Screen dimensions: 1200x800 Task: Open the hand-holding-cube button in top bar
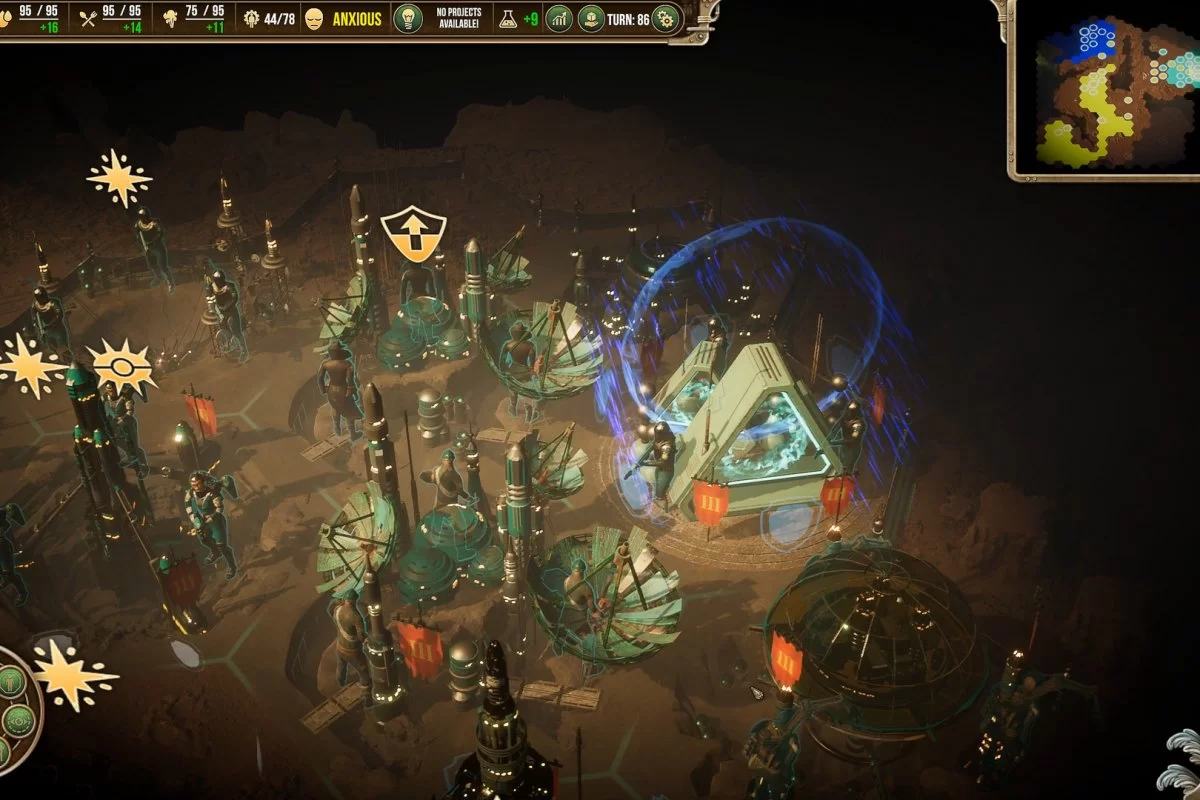[x=592, y=19]
